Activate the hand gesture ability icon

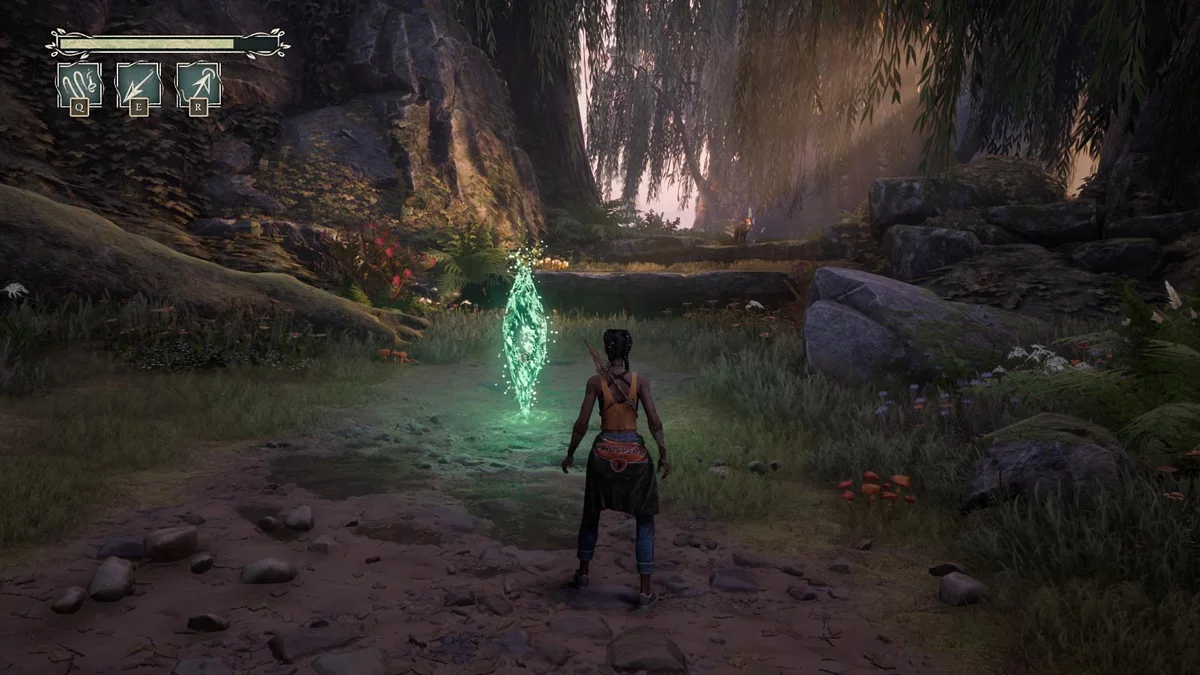[x=78, y=84]
